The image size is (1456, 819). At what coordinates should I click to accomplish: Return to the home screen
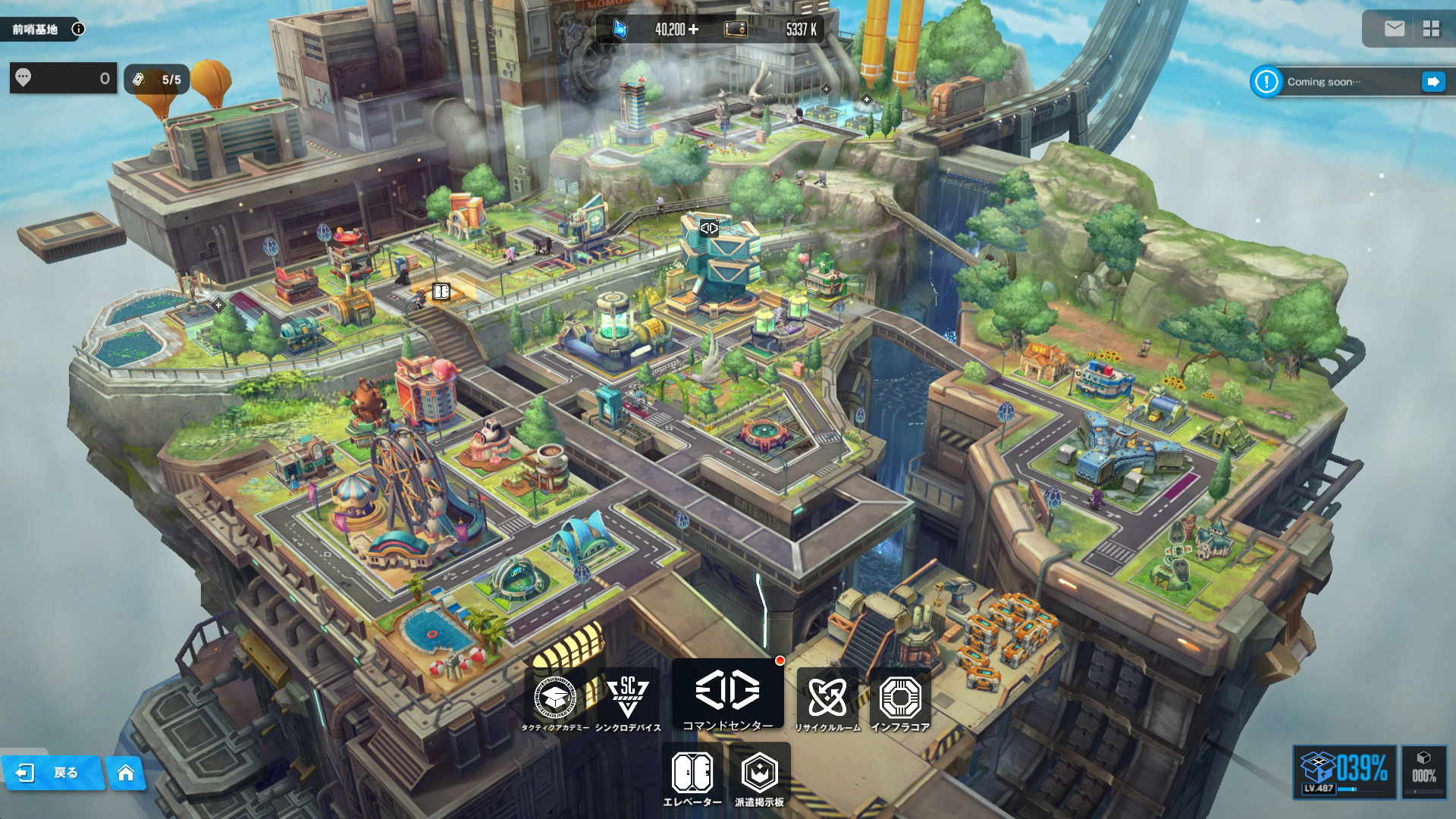coord(126,773)
